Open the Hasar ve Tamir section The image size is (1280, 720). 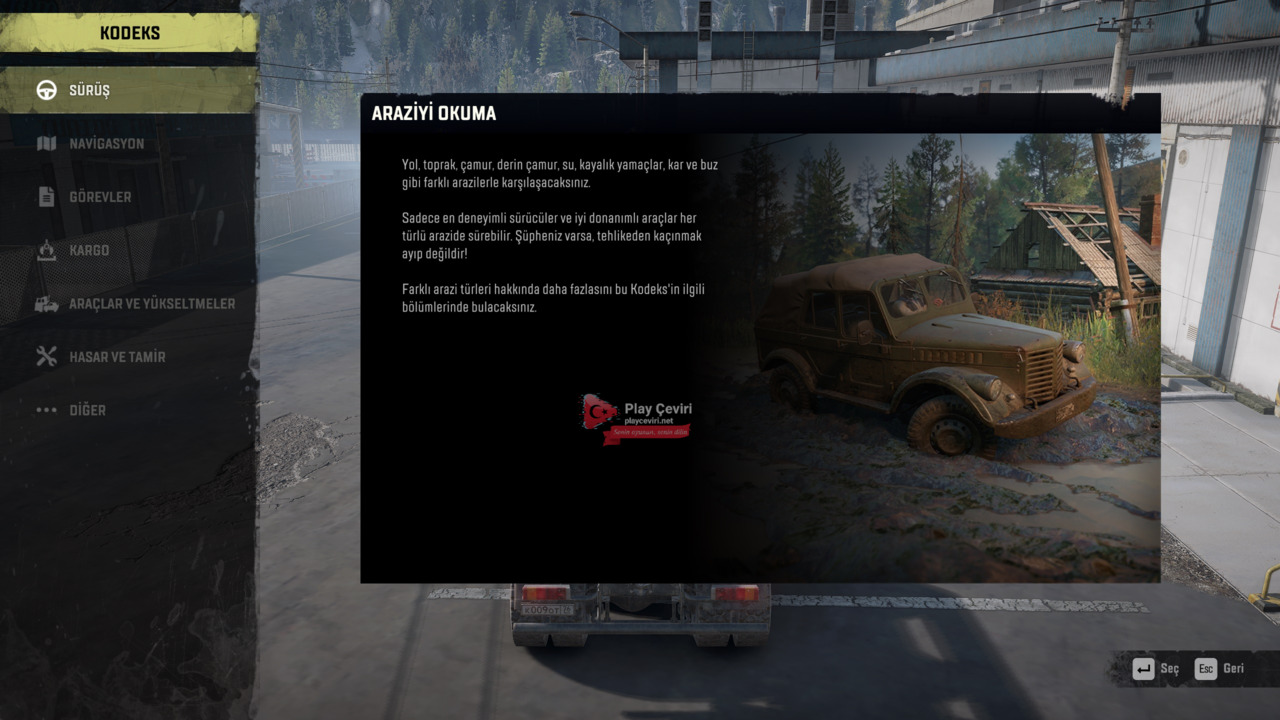coord(117,357)
